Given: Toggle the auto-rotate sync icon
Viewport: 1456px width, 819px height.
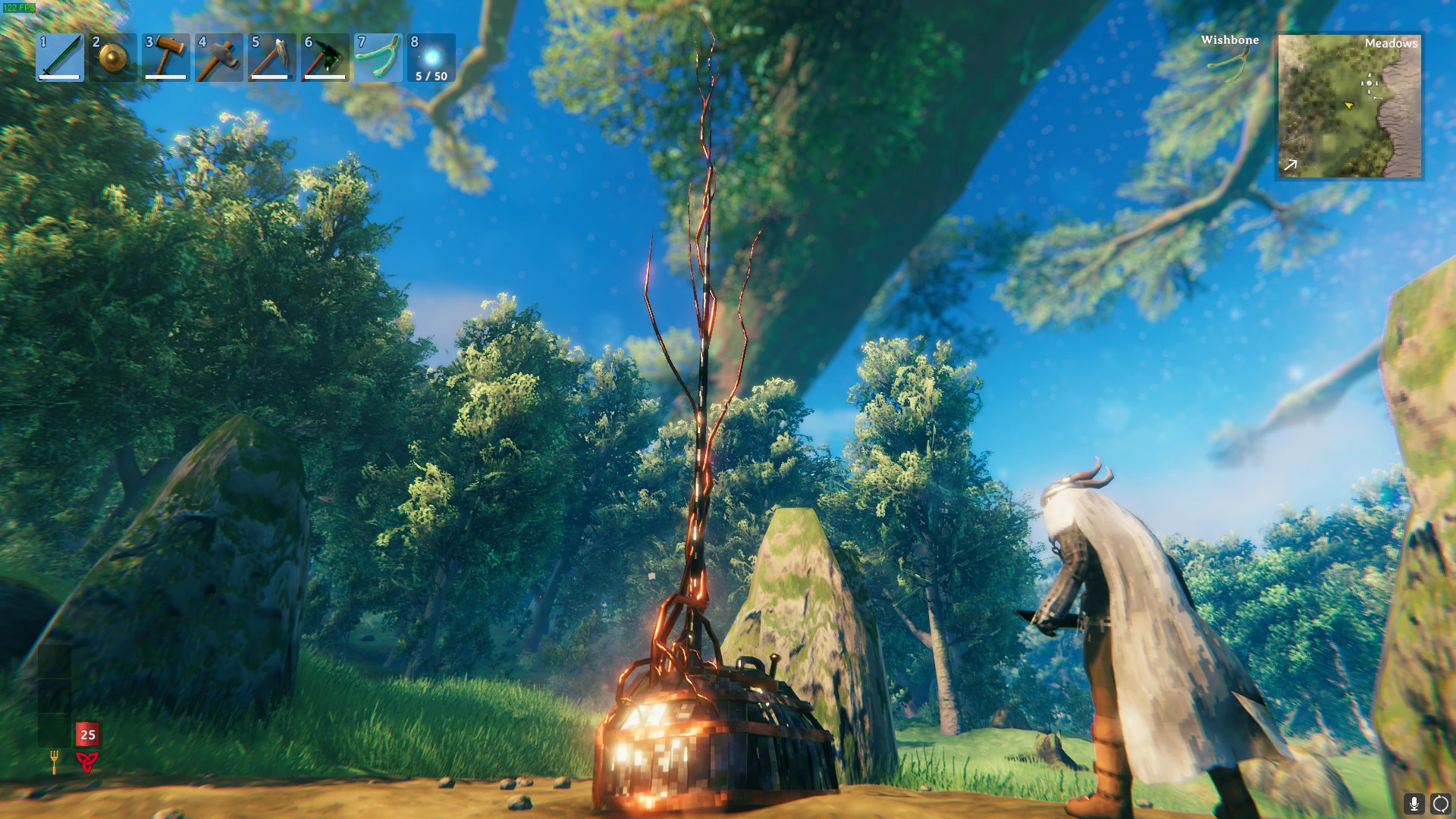Looking at the screenshot, I should tap(1439, 802).
